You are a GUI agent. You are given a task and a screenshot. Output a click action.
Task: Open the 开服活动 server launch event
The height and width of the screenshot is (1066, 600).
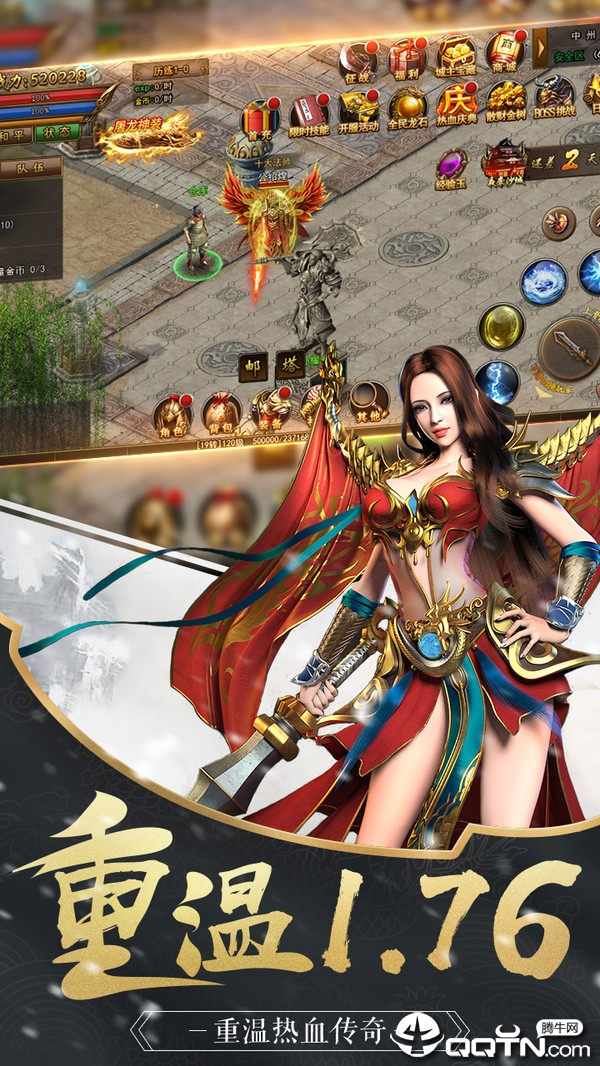pos(358,111)
